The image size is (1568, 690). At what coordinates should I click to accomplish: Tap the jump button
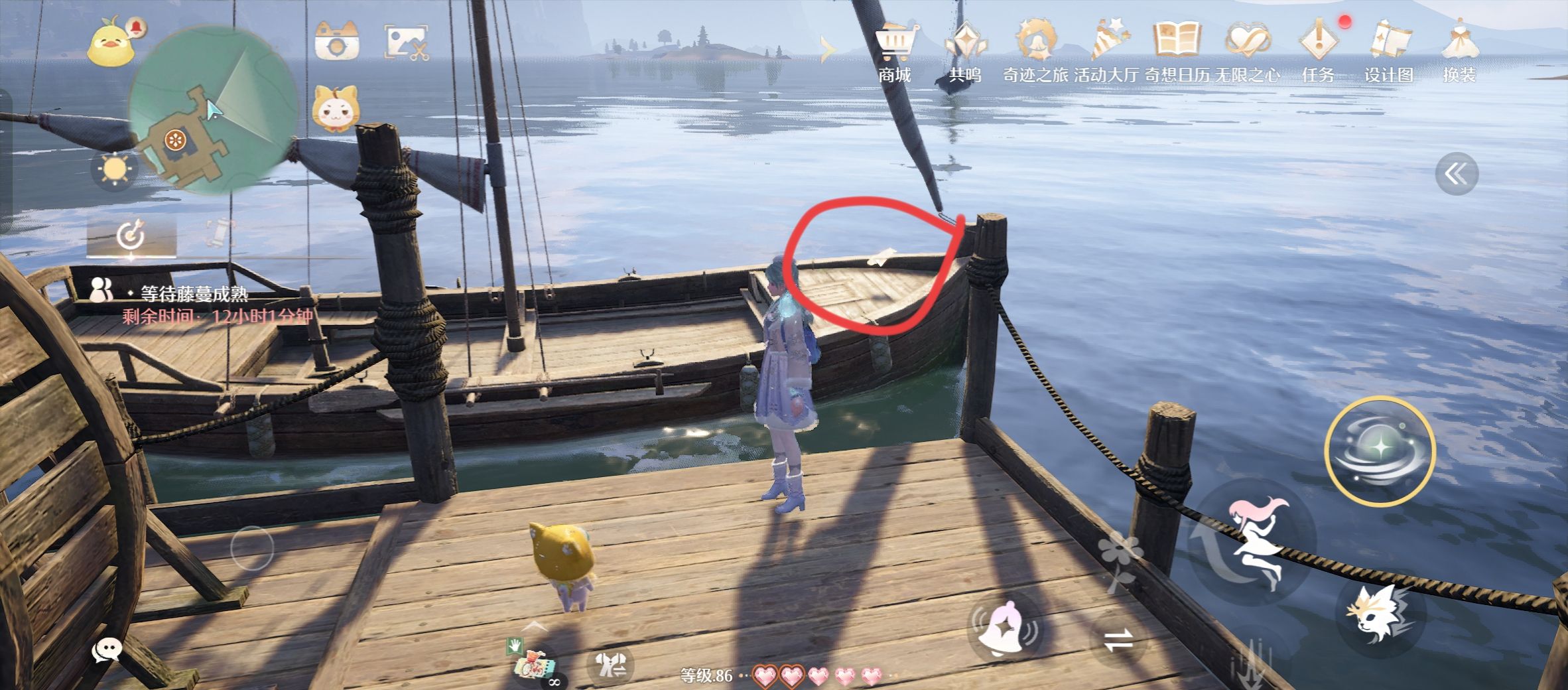click(x=1254, y=541)
